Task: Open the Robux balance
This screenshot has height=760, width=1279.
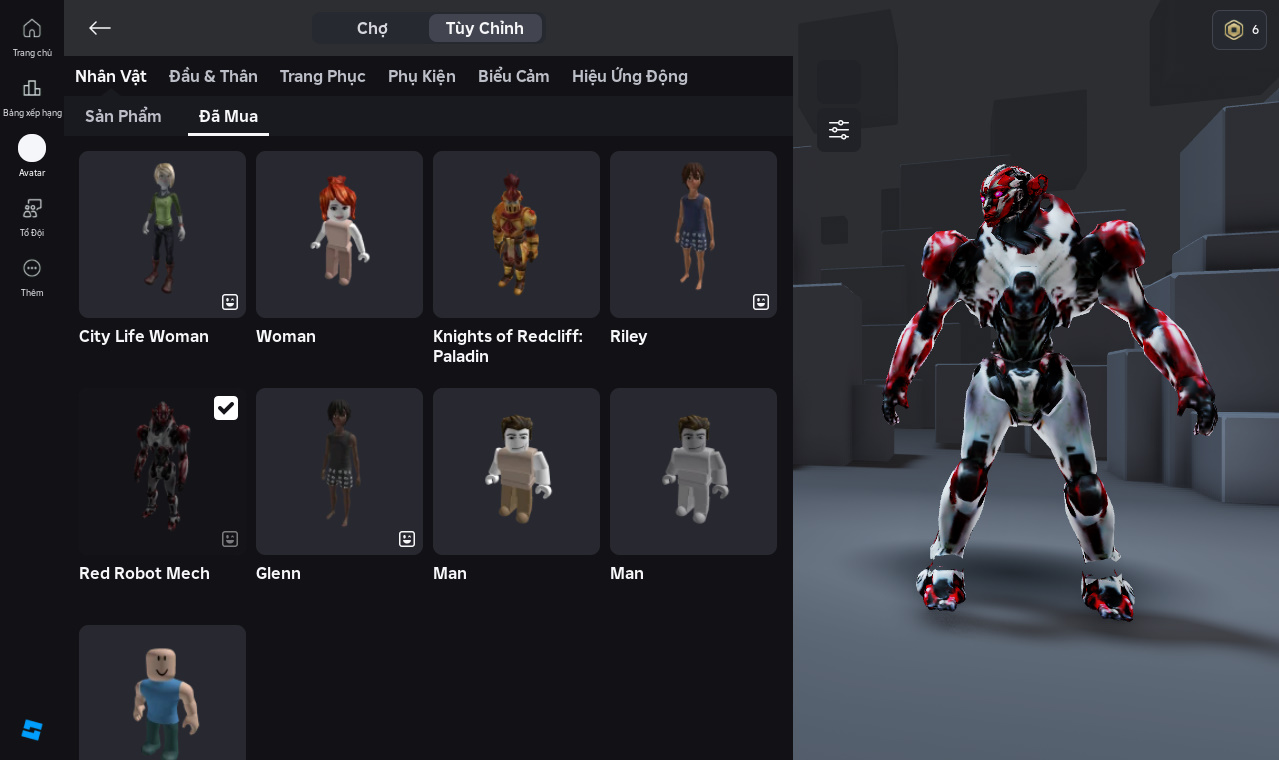Action: coord(1239,30)
